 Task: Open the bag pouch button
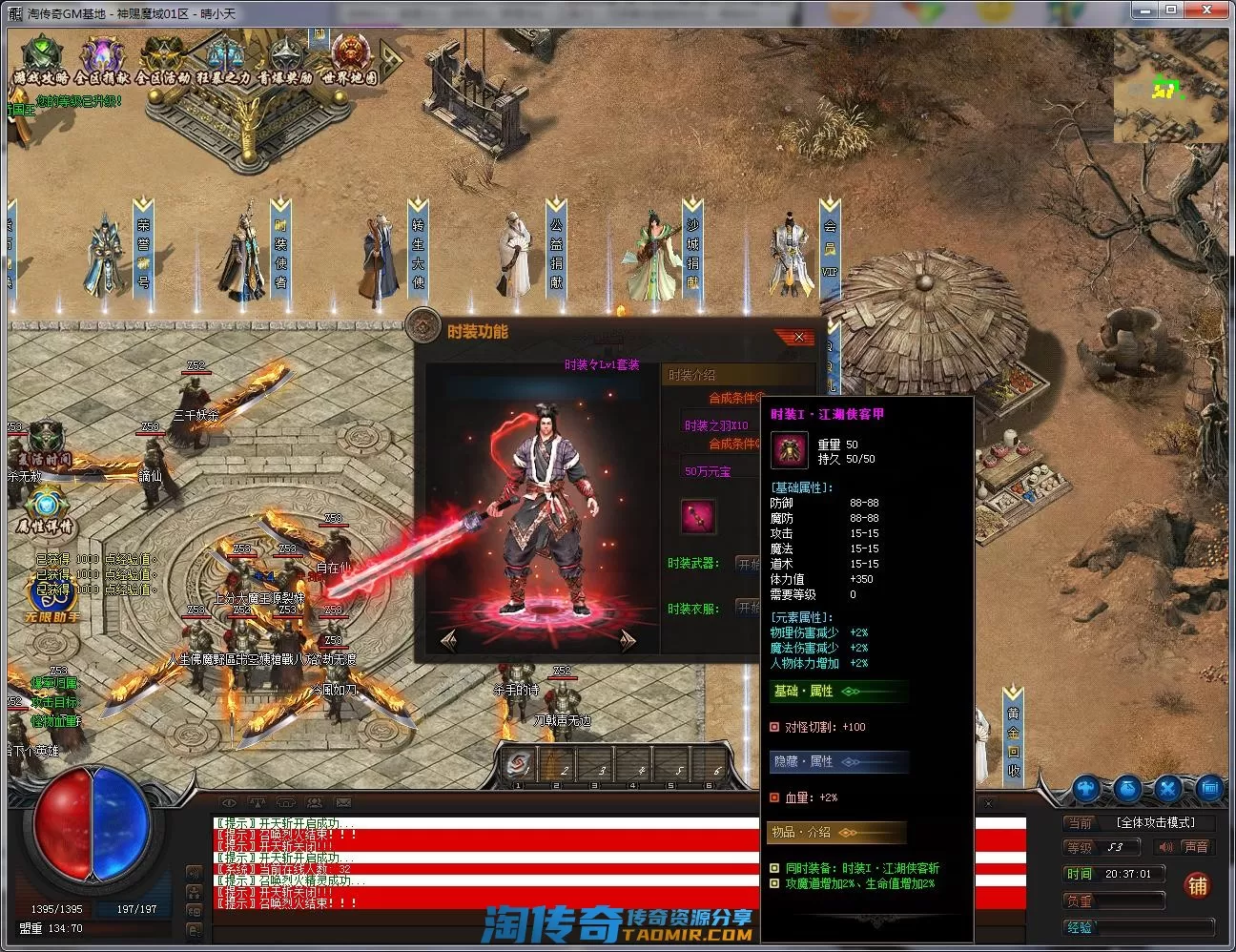(1127, 789)
